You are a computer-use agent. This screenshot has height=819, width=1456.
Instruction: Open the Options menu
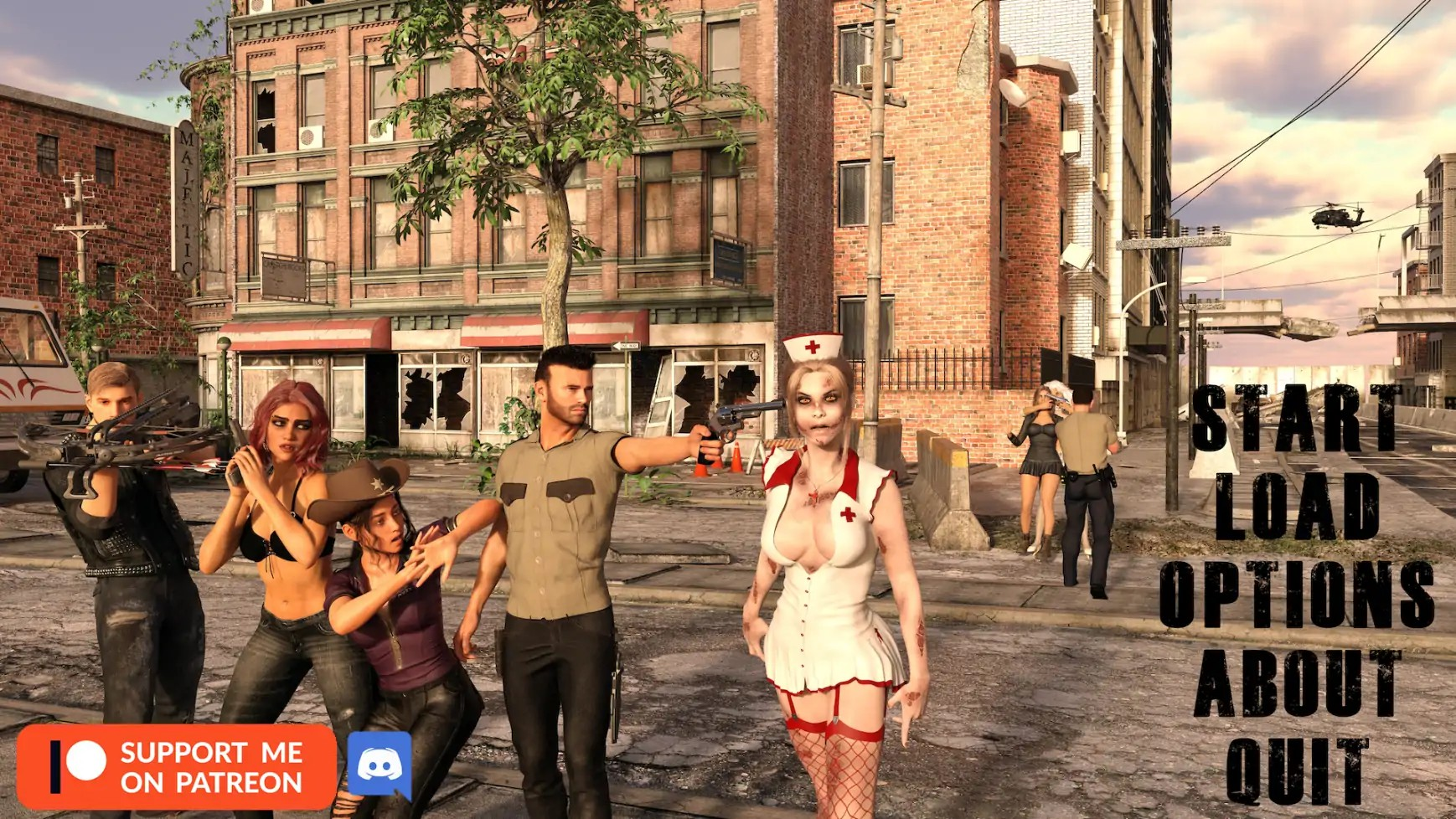(x=1297, y=594)
